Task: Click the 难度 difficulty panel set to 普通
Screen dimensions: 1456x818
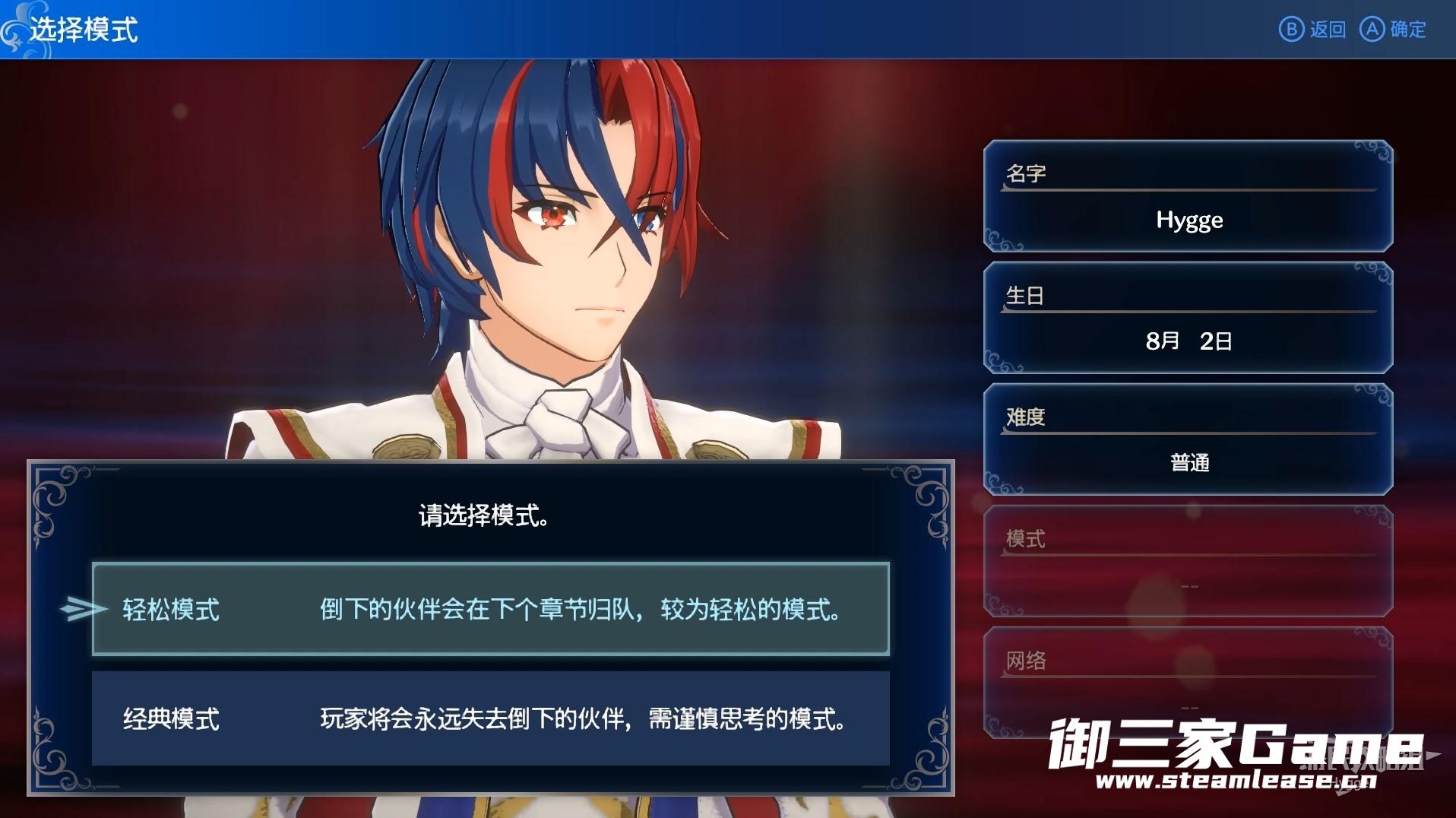Action: (x=1188, y=439)
